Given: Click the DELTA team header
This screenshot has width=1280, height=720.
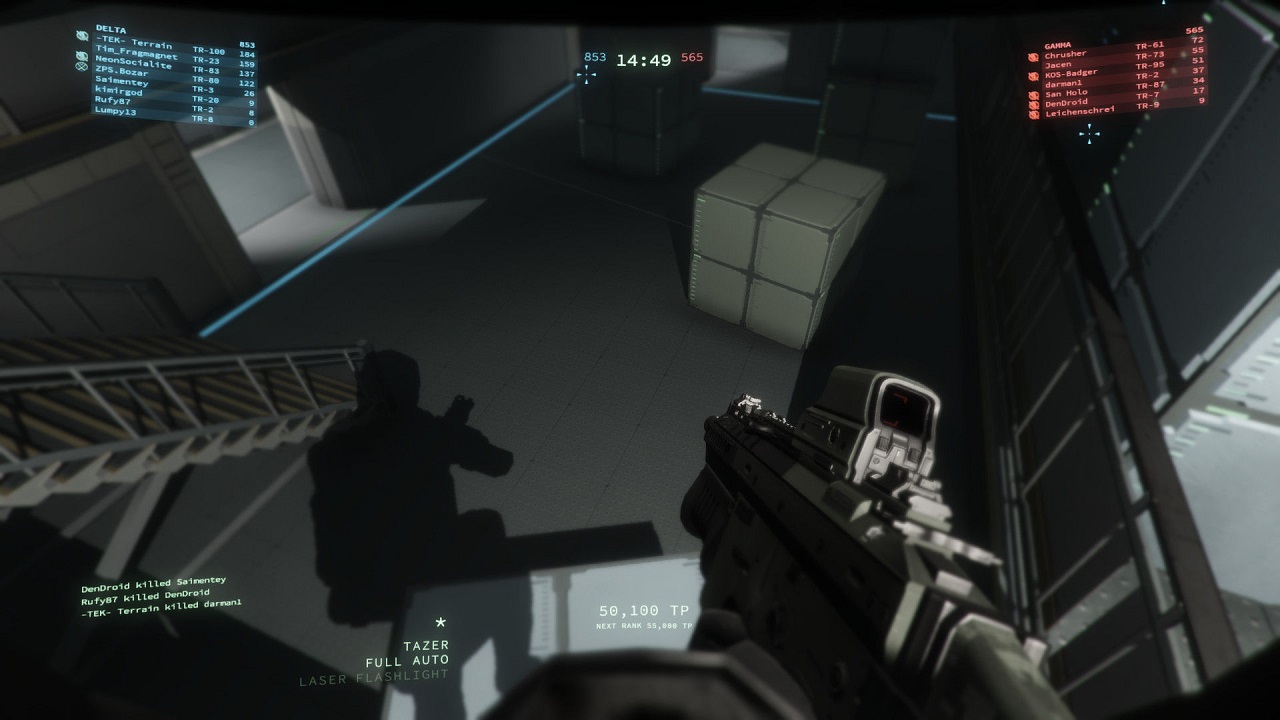Looking at the screenshot, I should [x=110, y=28].
